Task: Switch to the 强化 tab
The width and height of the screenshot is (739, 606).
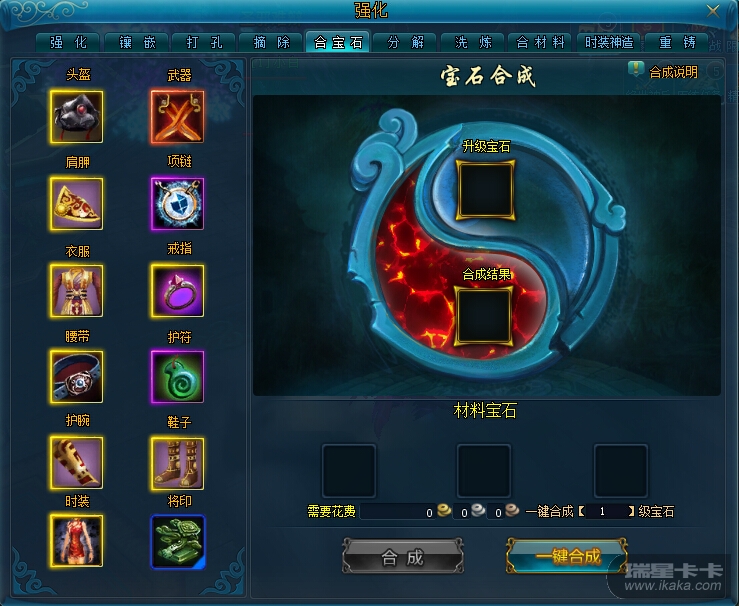Action: (68, 42)
